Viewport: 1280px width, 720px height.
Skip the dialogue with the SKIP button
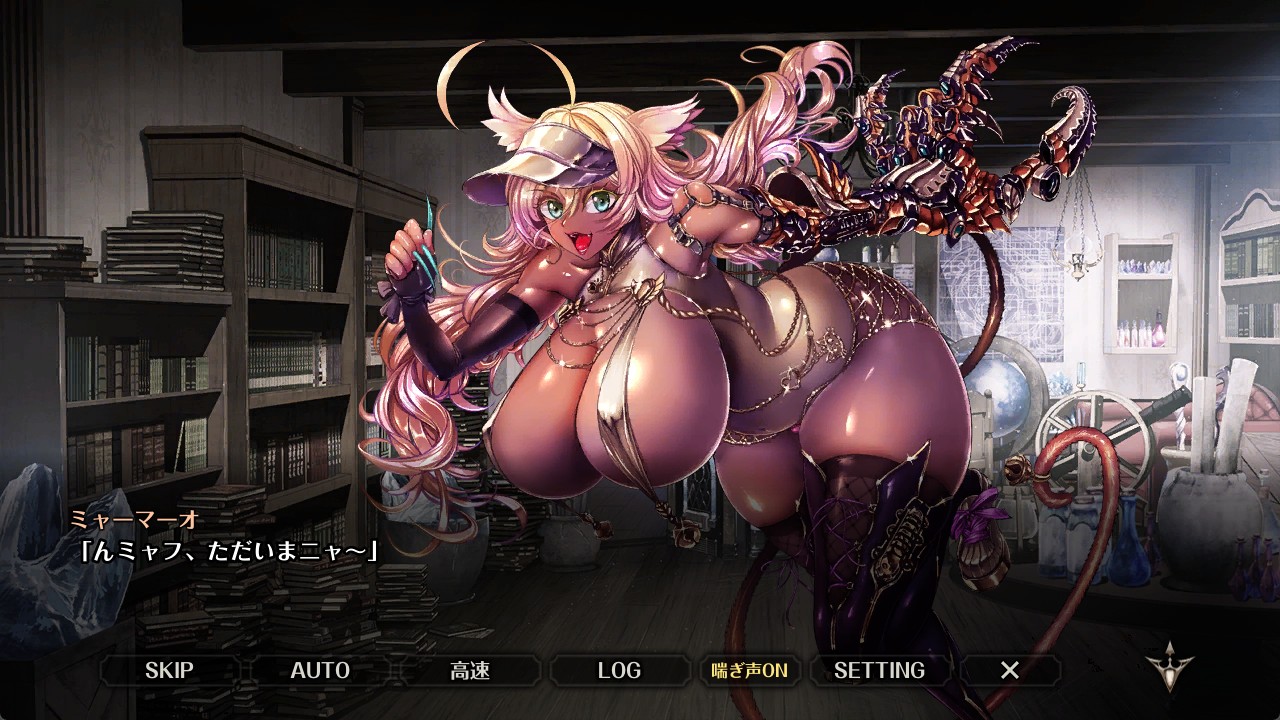(169, 670)
